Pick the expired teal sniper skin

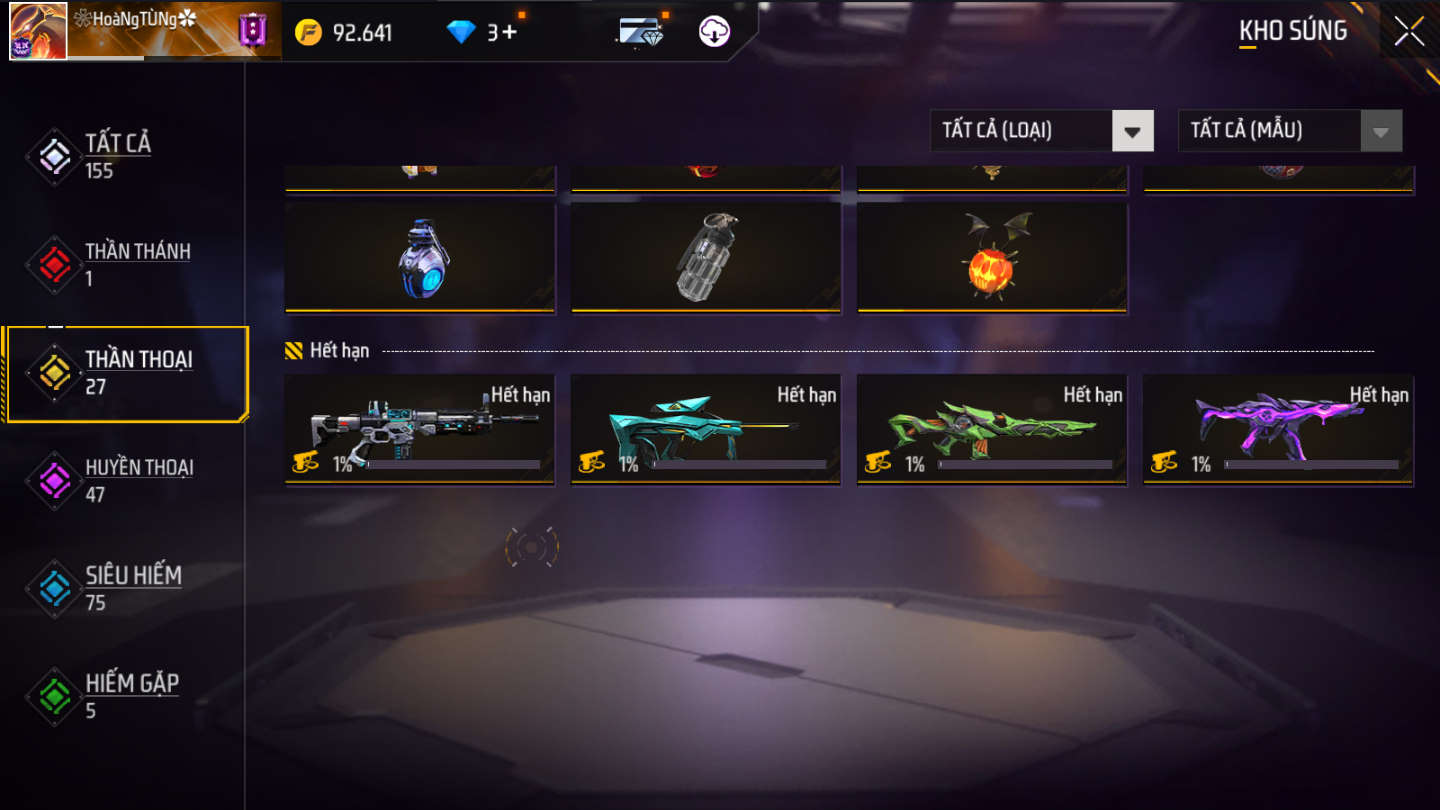706,429
